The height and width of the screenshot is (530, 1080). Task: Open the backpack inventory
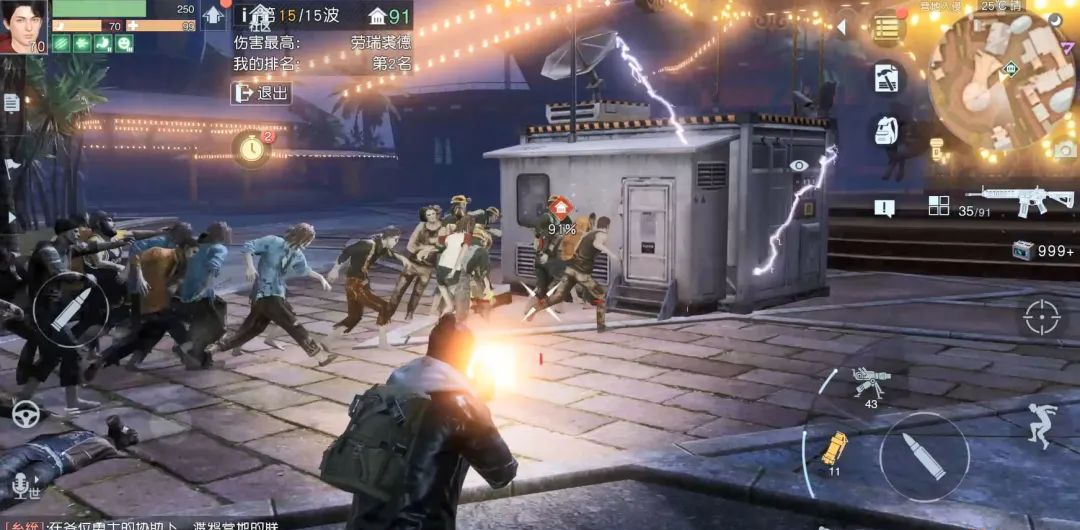(886, 130)
